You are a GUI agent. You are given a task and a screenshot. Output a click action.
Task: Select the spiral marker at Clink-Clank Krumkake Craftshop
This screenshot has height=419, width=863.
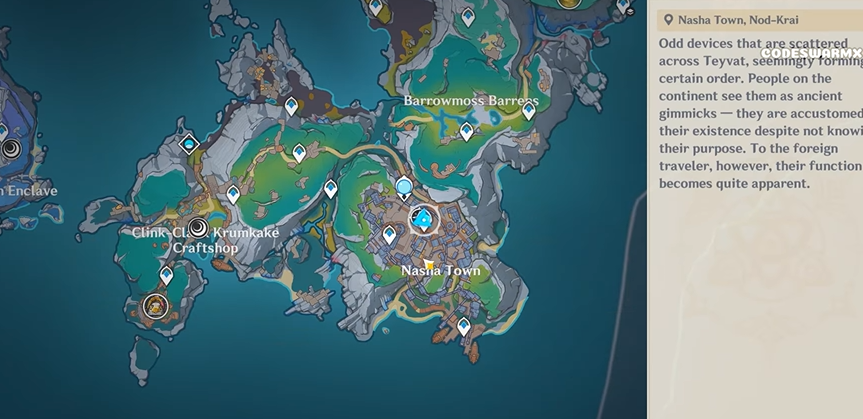point(198,227)
